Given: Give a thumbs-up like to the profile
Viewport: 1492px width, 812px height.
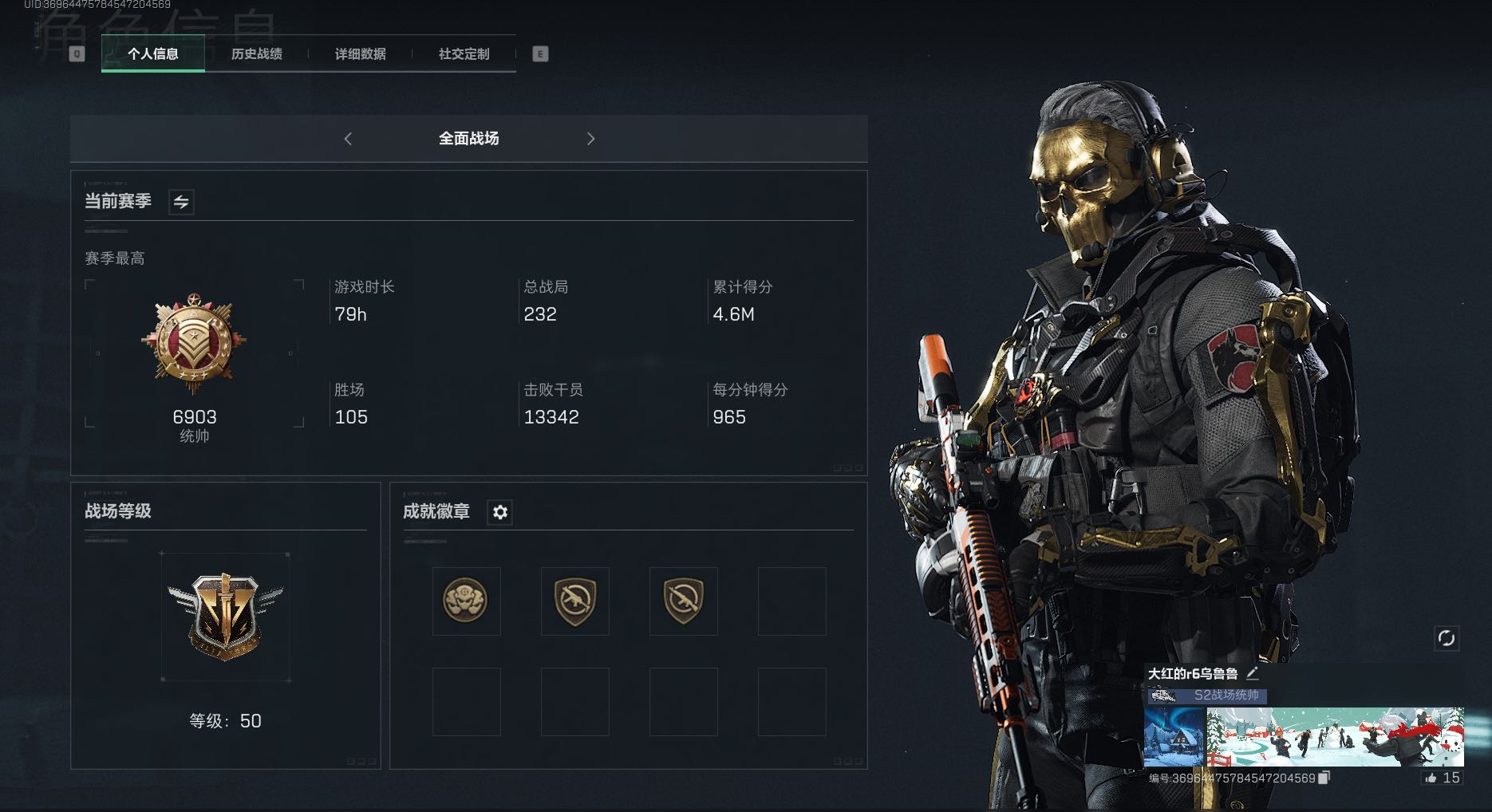Looking at the screenshot, I should coord(1431,778).
